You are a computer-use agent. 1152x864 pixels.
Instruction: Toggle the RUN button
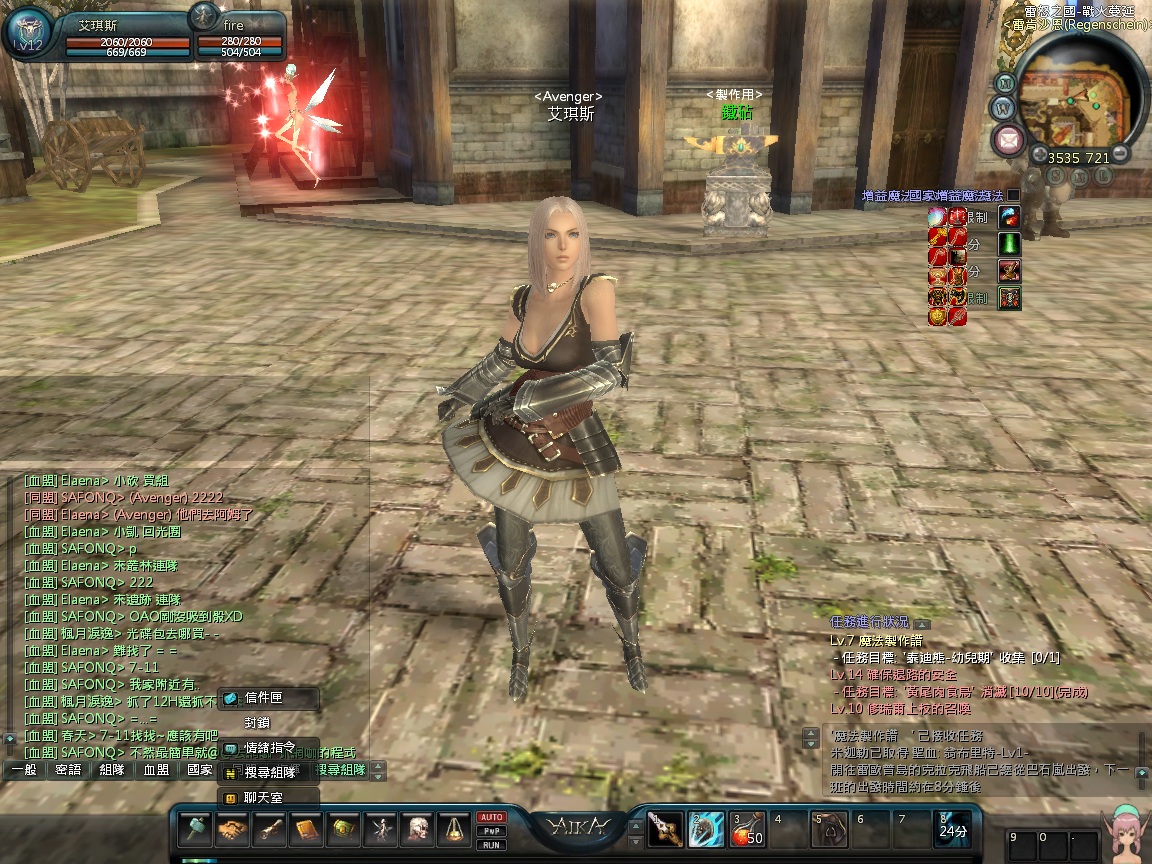tap(491, 845)
